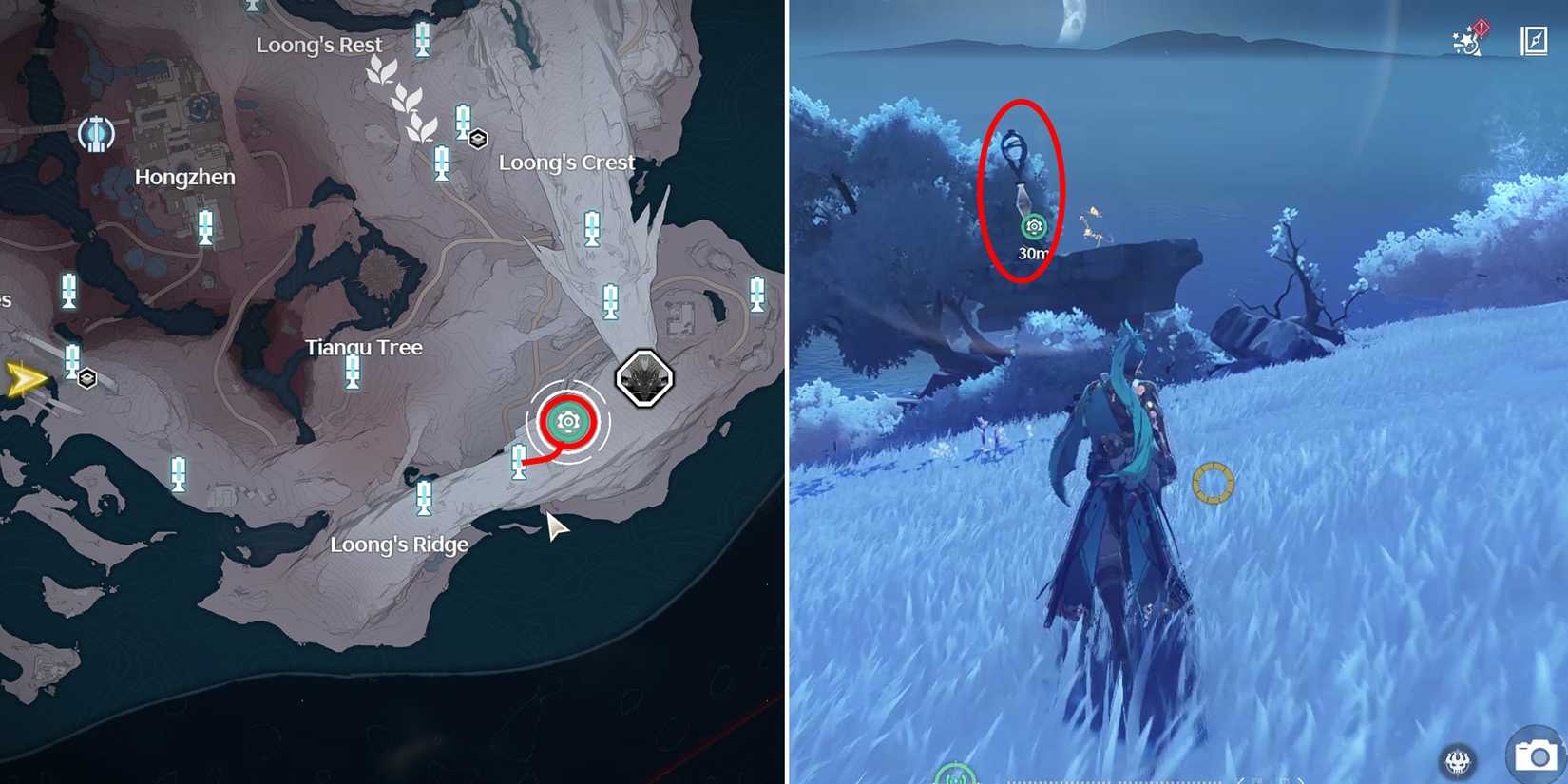Screen dimensions: 1568x784
Task: Click the yellow arrow marker on the map's left edge
Action: [24, 378]
